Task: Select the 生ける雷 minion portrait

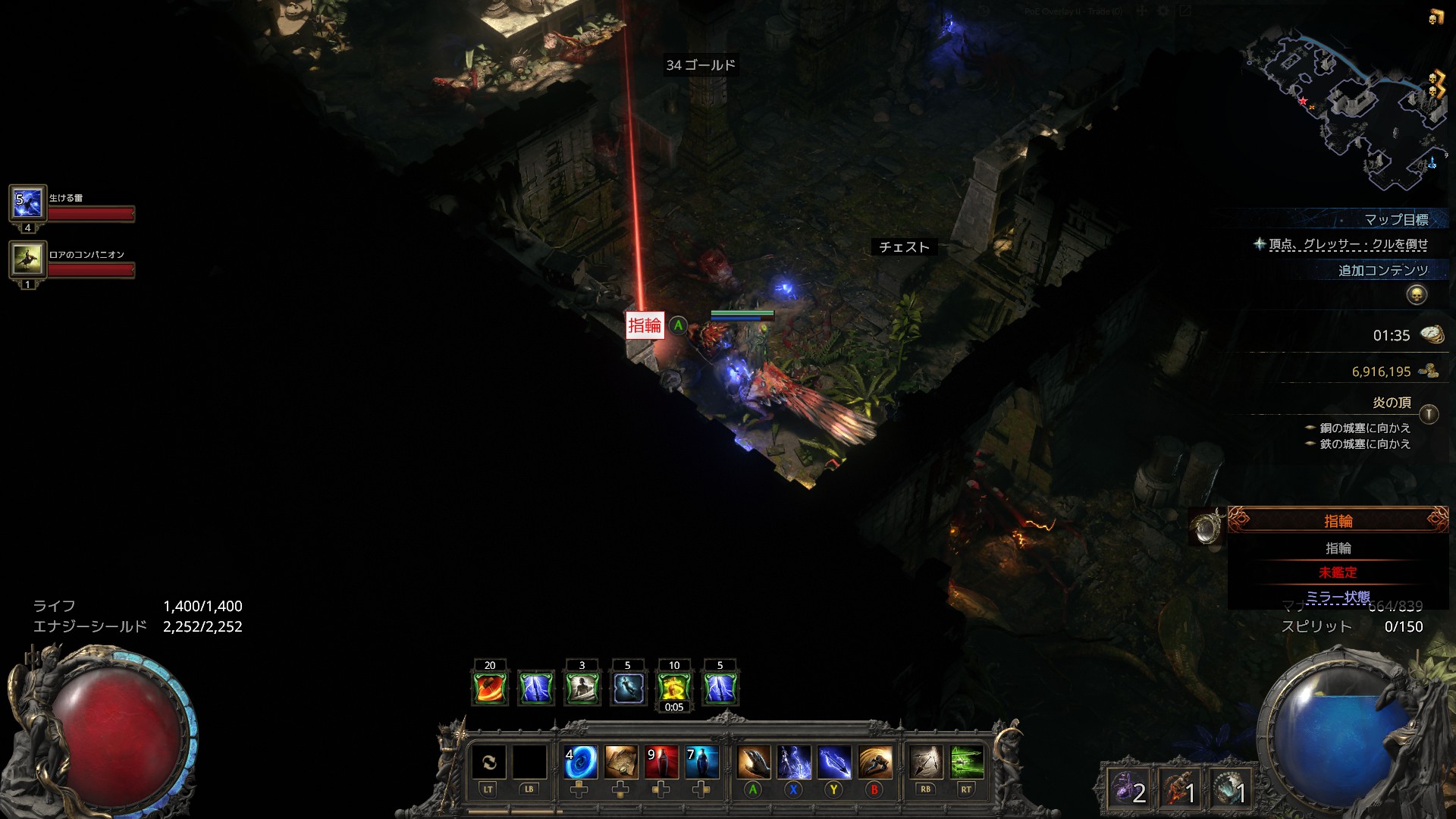Action: [27, 203]
